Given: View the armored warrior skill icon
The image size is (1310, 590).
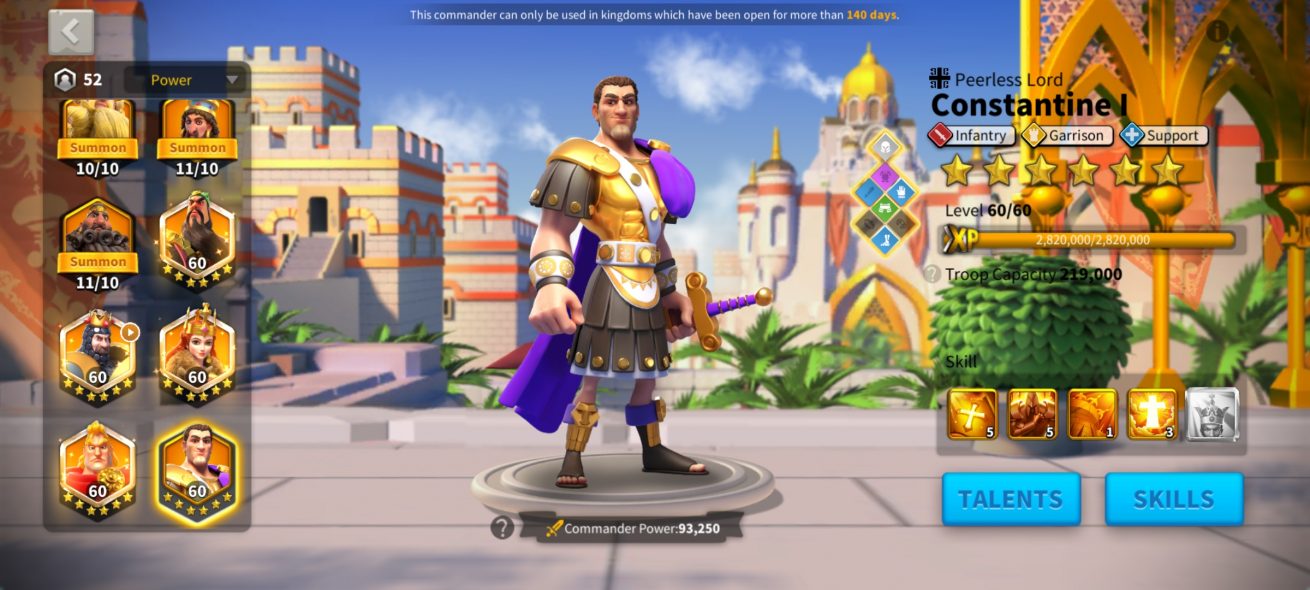Looking at the screenshot, I should (1032, 414).
